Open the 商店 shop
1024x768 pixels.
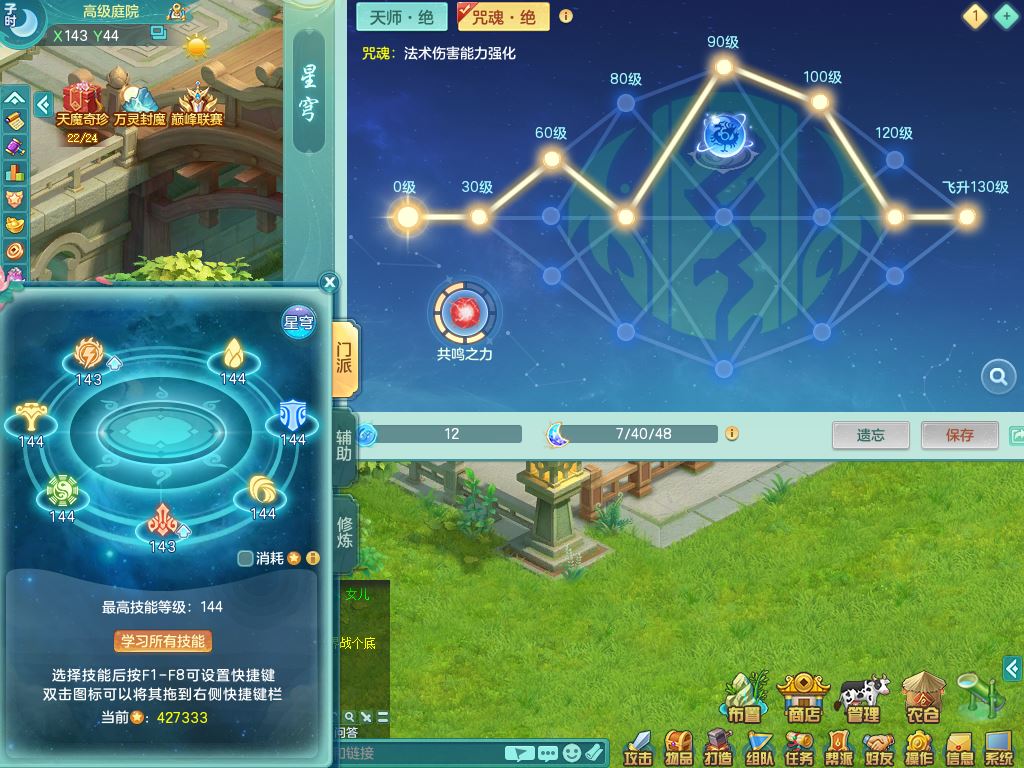coord(804,696)
